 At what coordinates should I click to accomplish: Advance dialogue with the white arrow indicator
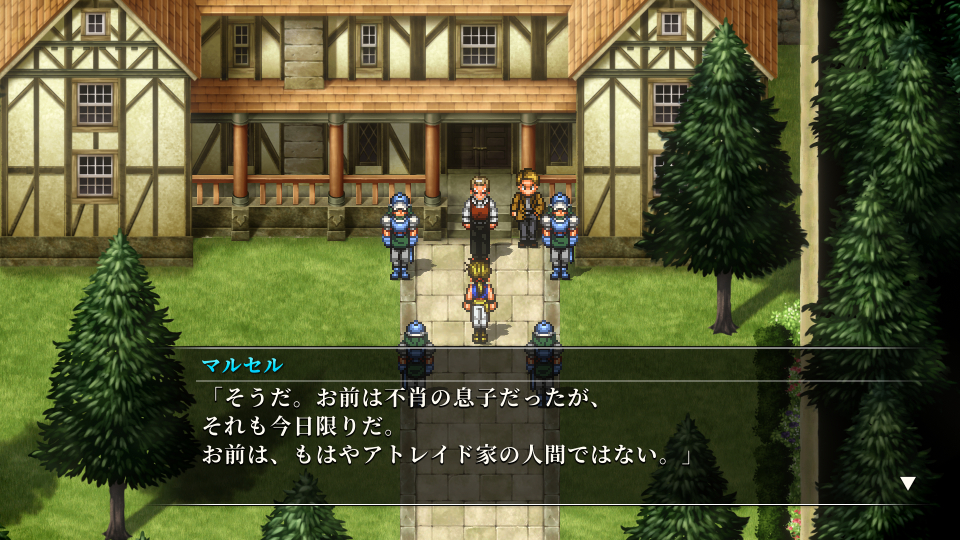point(907,483)
